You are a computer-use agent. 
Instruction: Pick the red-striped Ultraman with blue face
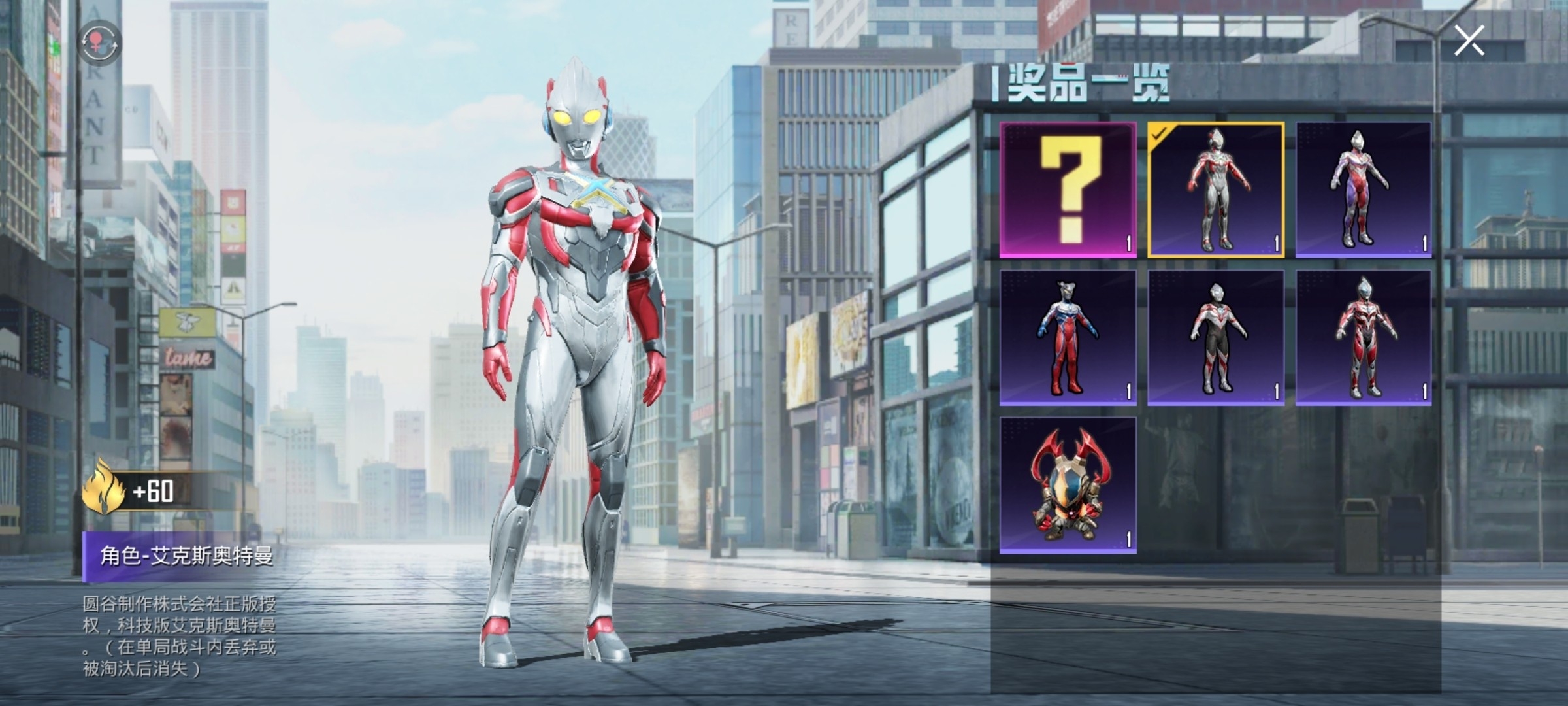coord(1364,337)
